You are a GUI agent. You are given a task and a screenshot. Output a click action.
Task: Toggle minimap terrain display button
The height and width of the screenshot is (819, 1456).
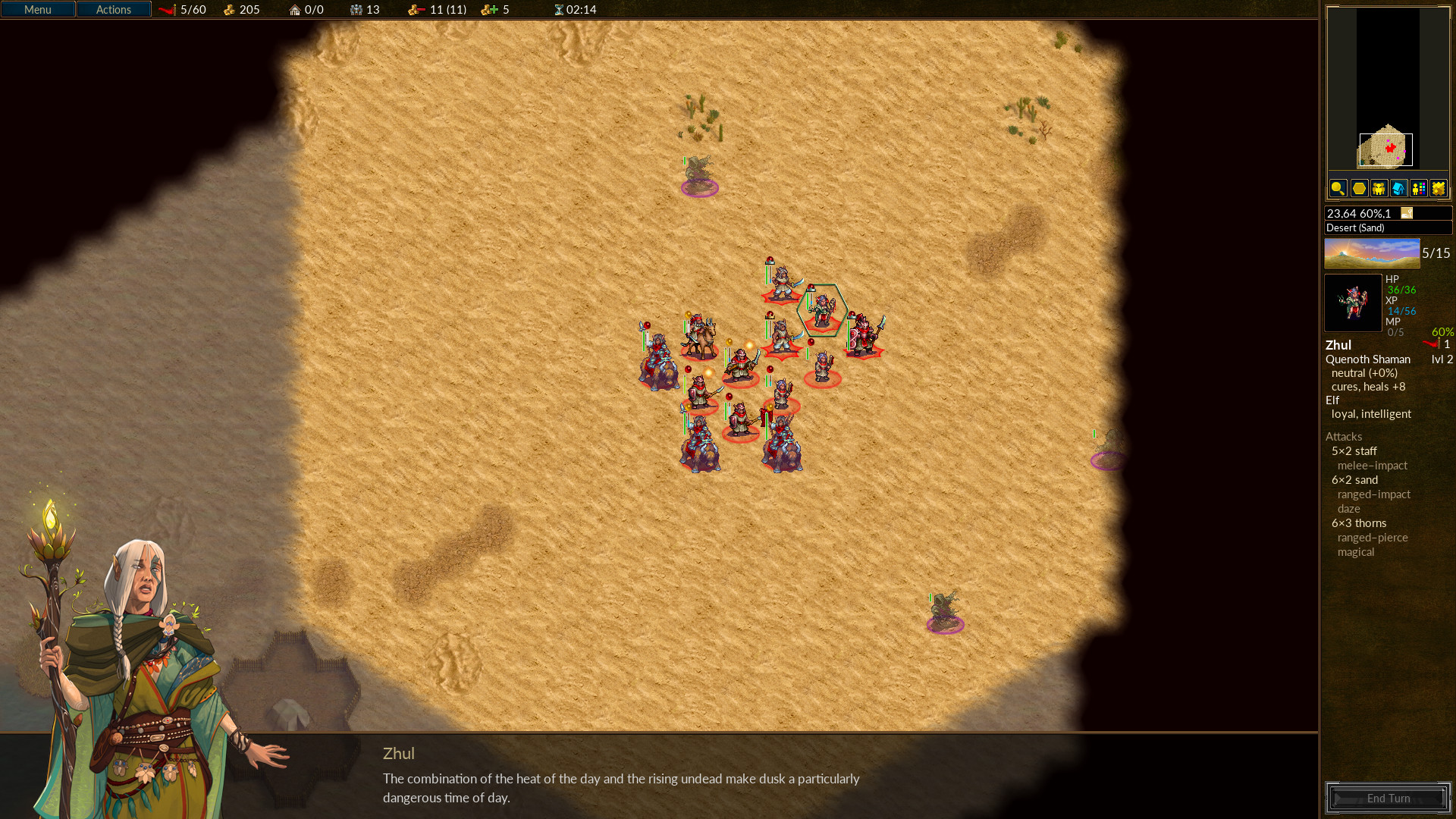(1438, 188)
